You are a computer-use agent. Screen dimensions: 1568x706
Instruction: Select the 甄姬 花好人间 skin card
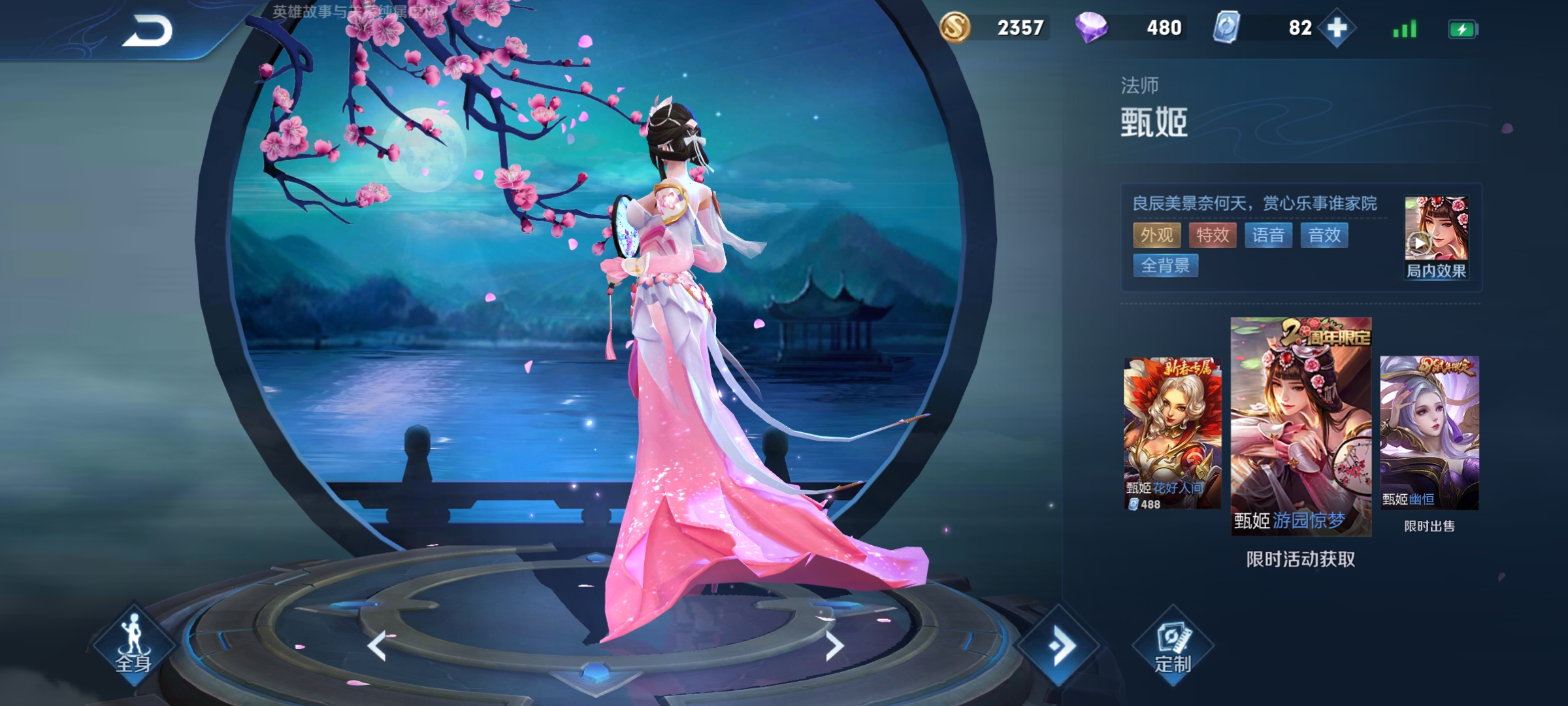1172,433
